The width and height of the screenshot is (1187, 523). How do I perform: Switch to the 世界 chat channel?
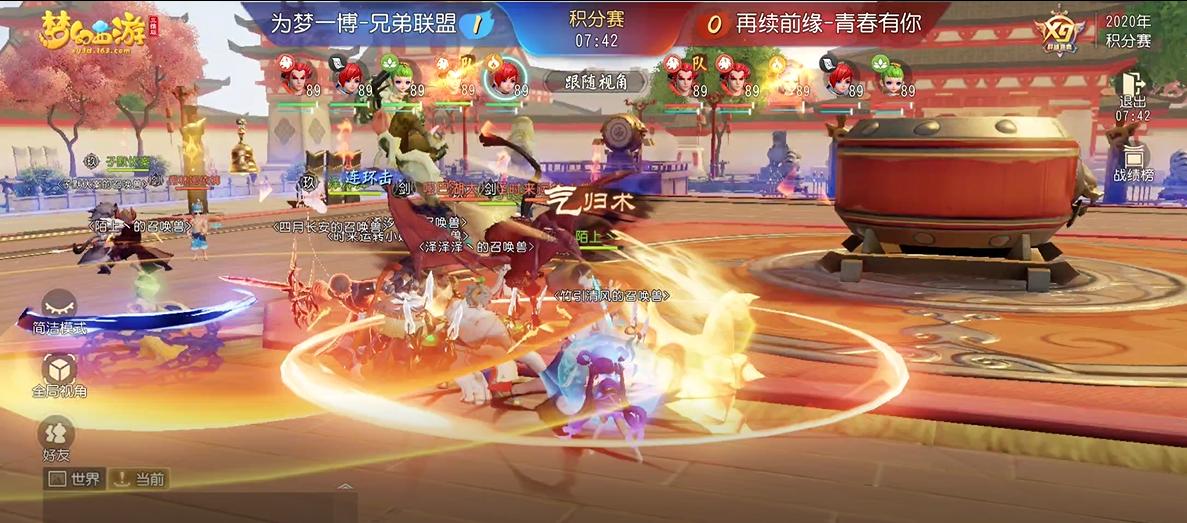click(75, 479)
